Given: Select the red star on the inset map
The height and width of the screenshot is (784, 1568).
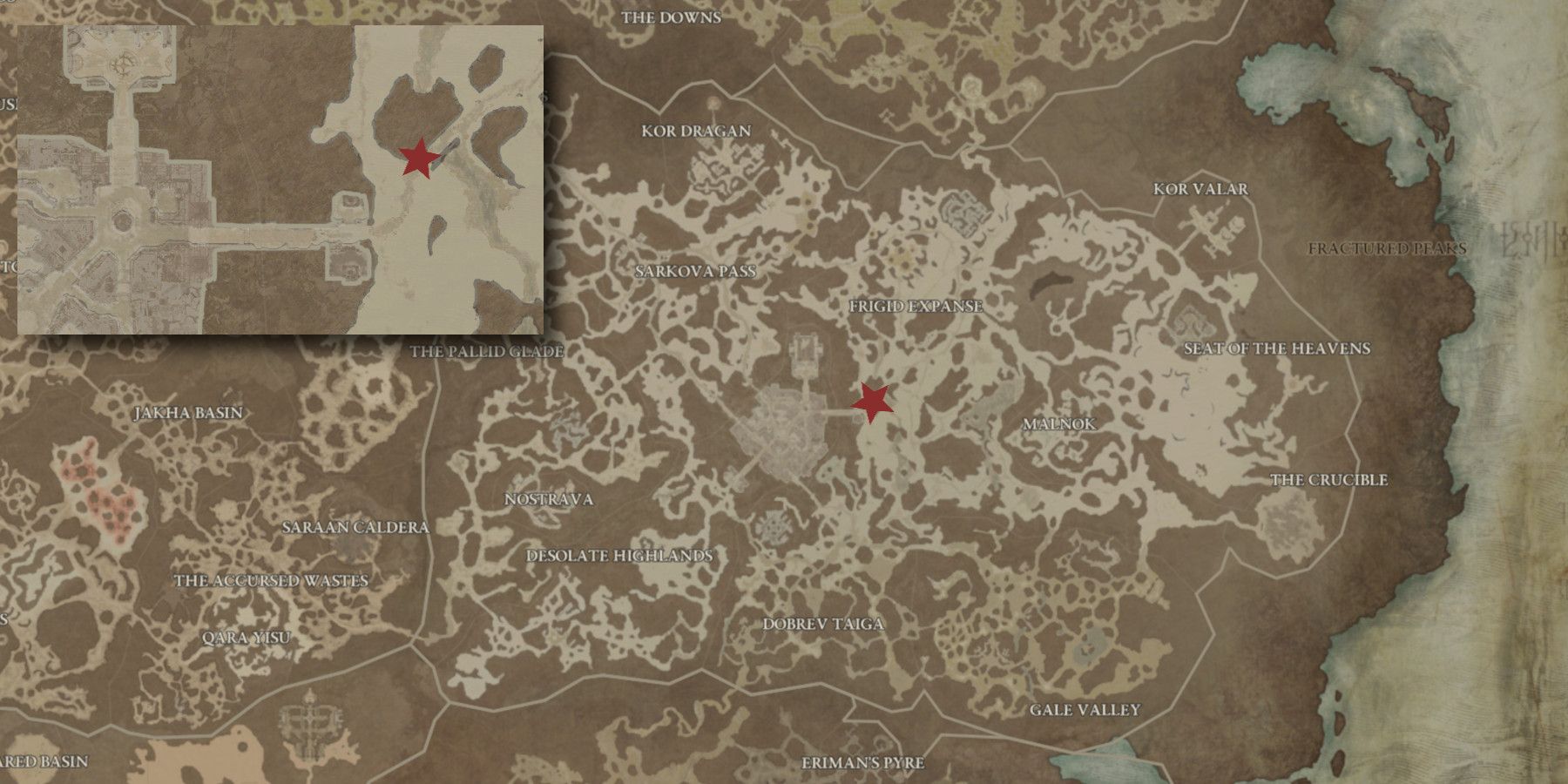Looking at the screenshot, I should coord(420,160).
